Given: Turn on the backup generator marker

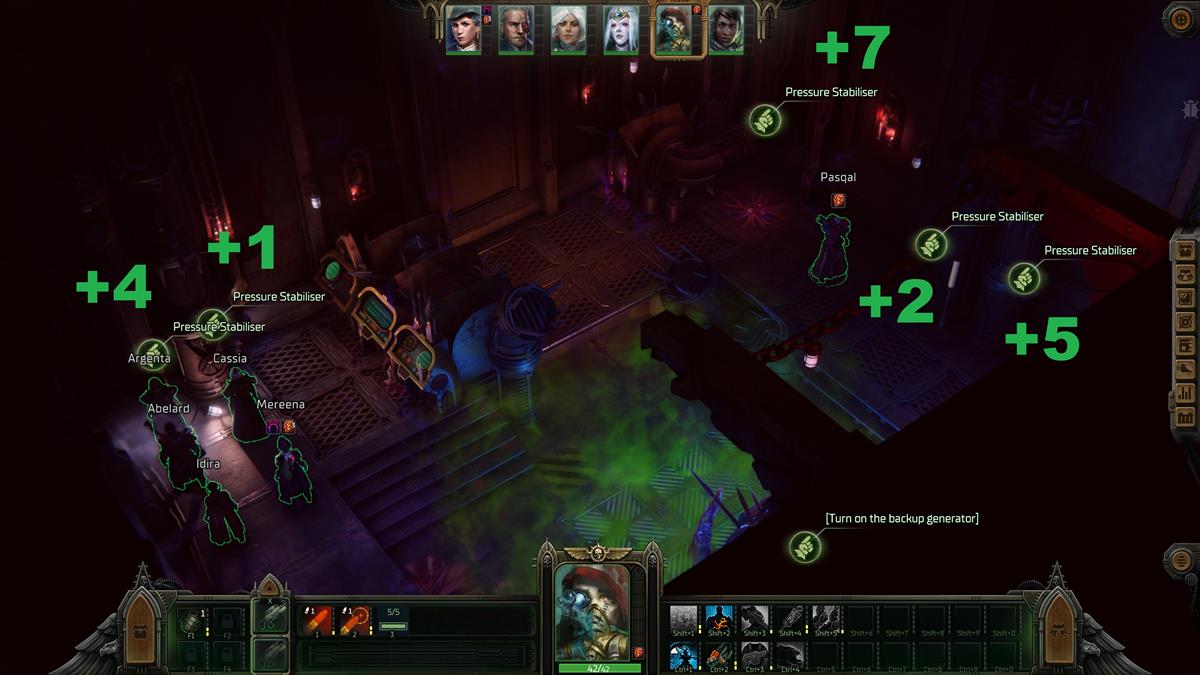Looking at the screenshot, I should (x=804, y=546).
